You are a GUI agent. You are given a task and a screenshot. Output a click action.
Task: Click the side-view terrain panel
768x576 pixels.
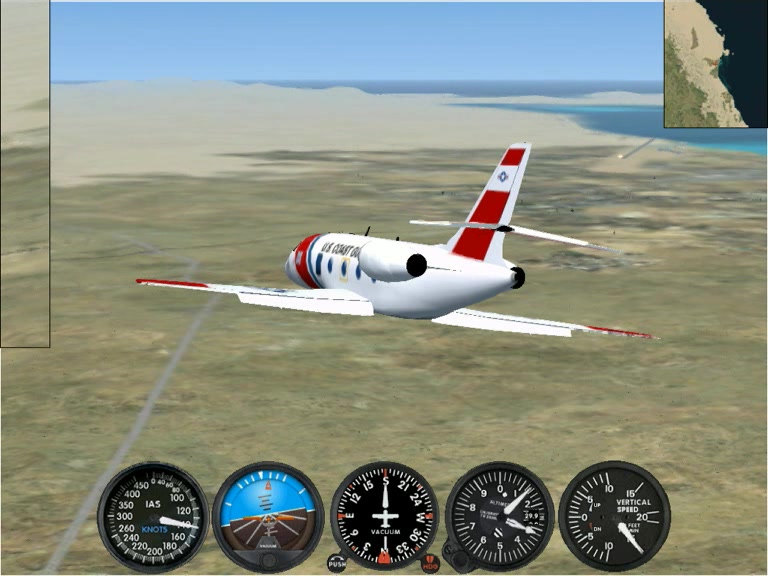coord(24,173)
